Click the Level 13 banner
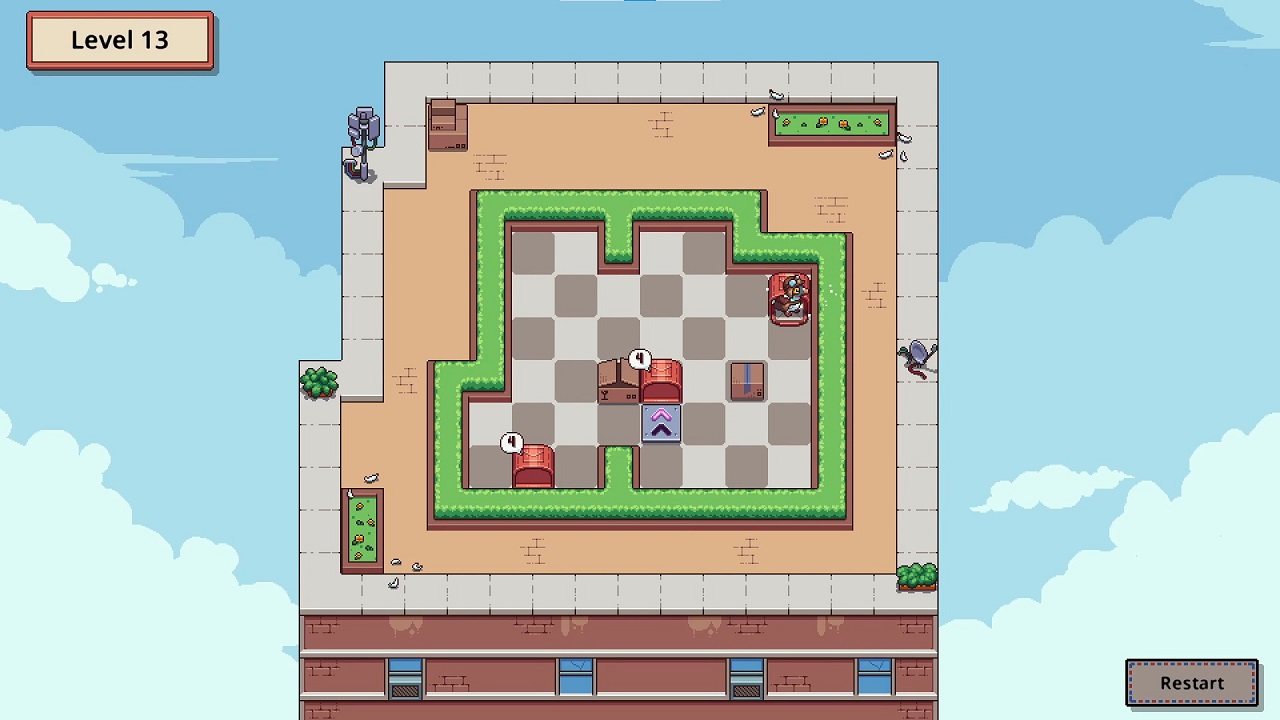 click(119, 39)
